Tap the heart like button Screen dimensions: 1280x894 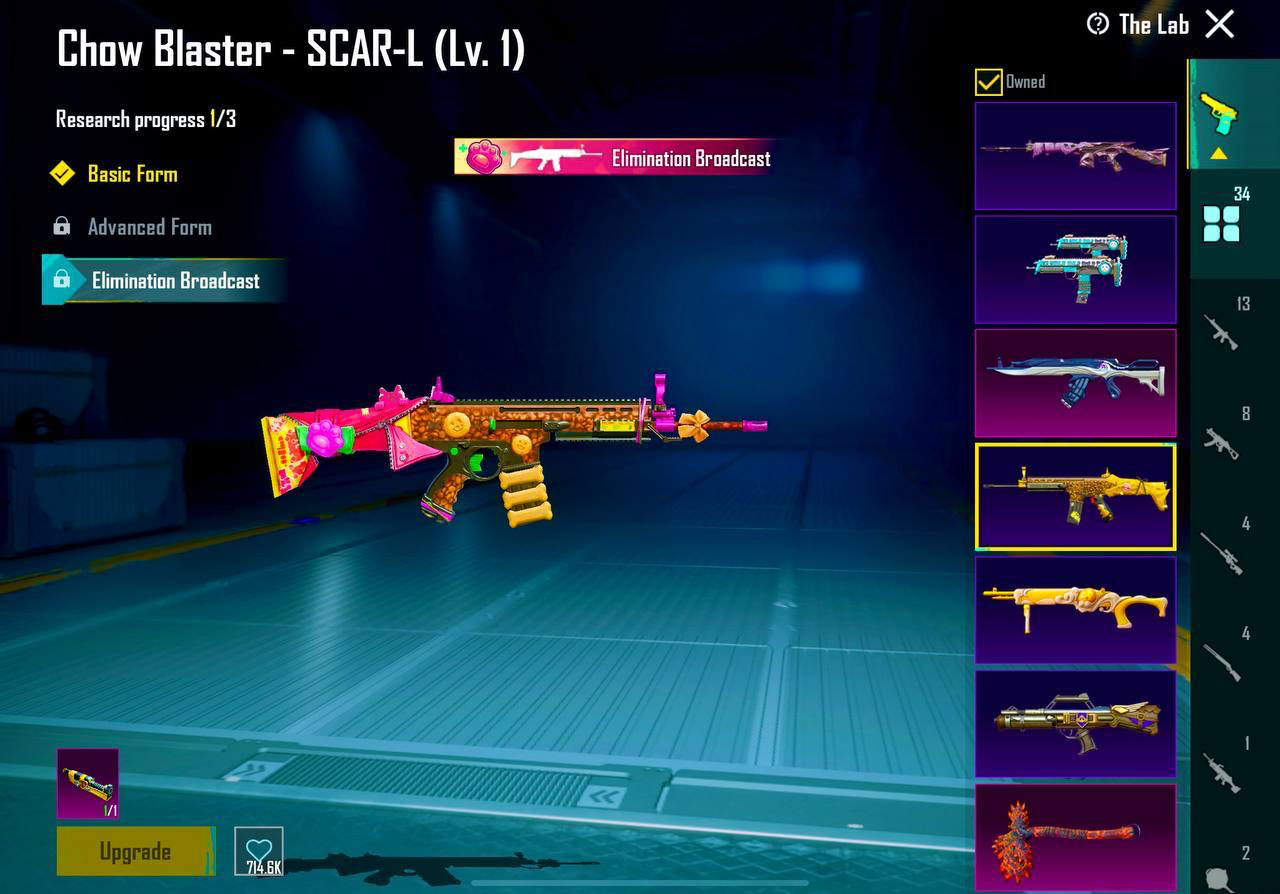click(259, 851)
